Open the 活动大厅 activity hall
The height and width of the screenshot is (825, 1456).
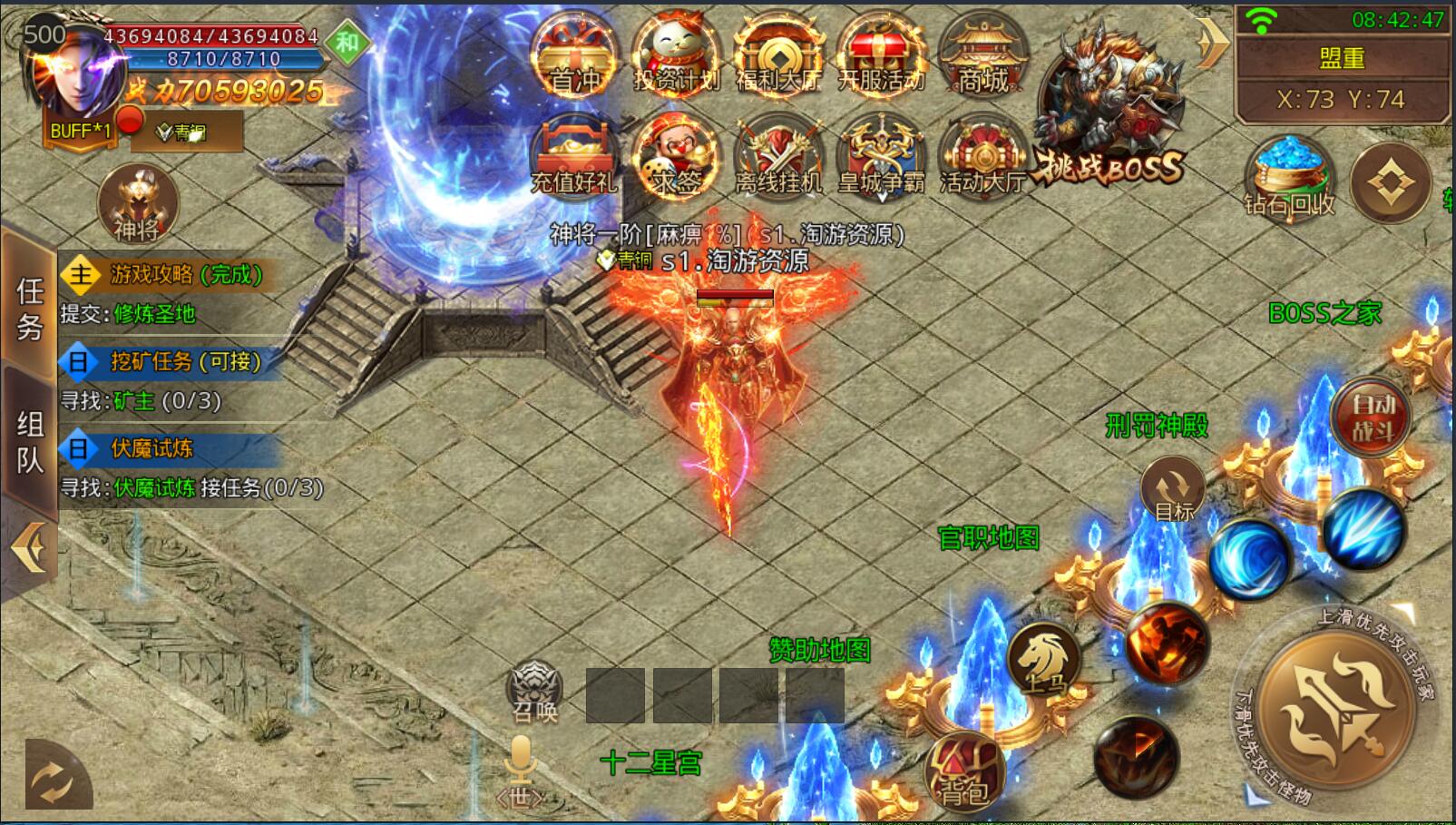[x=982, y=157]
